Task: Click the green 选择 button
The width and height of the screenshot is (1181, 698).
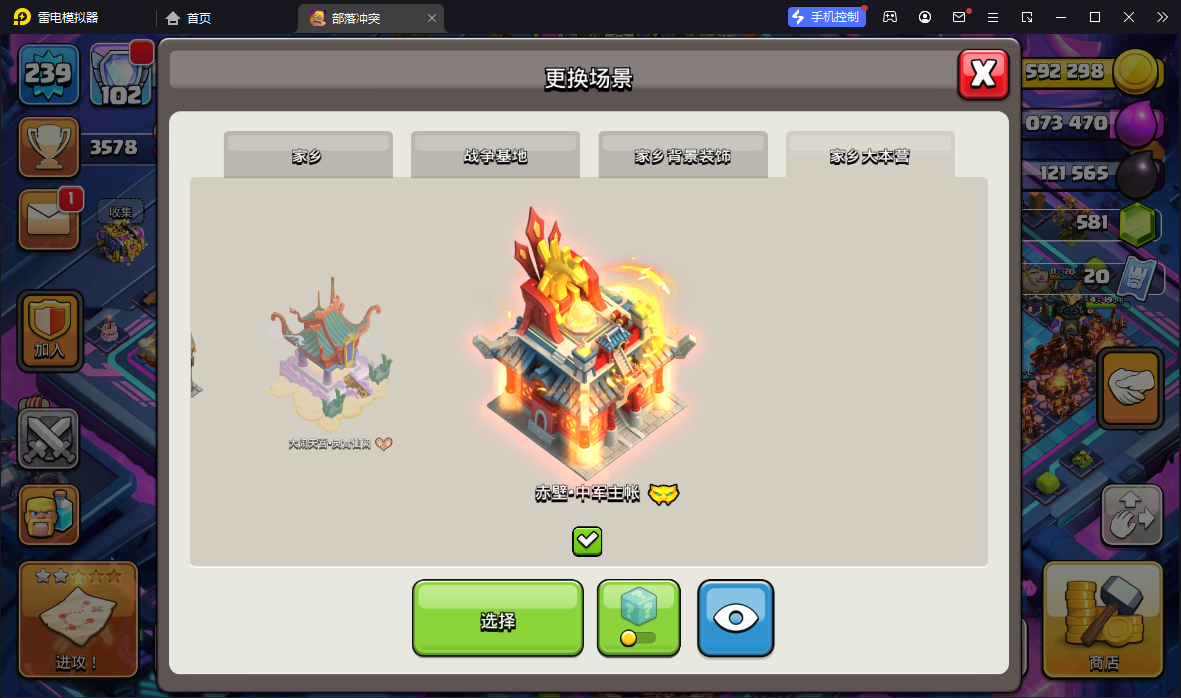Action: pos(497,619)
